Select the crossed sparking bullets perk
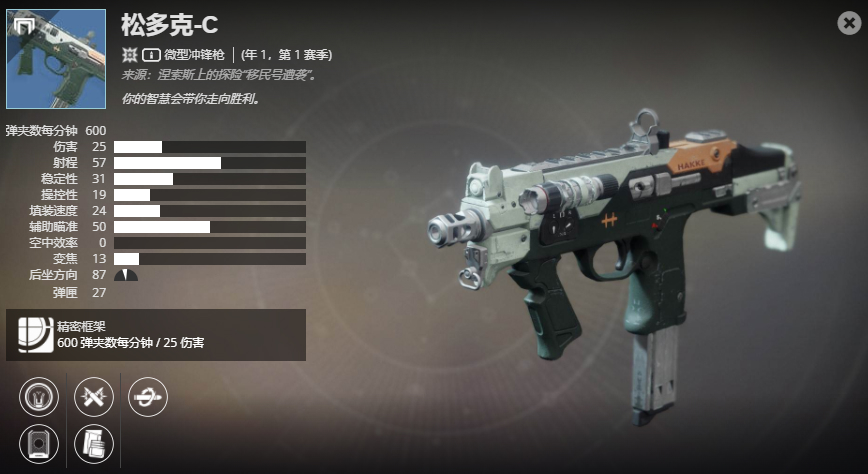The image size is (868, 474). 94,397
